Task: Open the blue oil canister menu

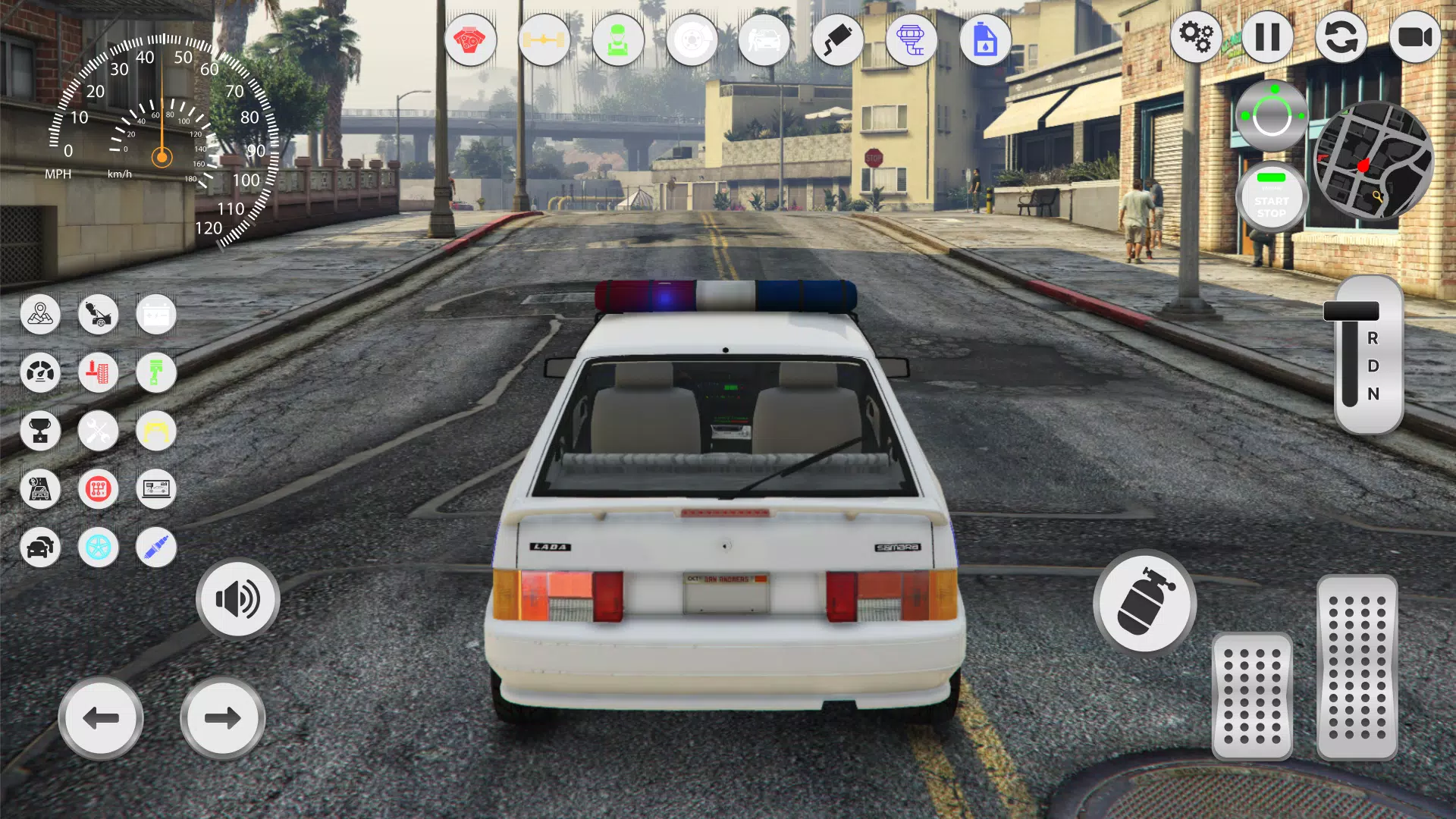Action: tap(985, 39)
